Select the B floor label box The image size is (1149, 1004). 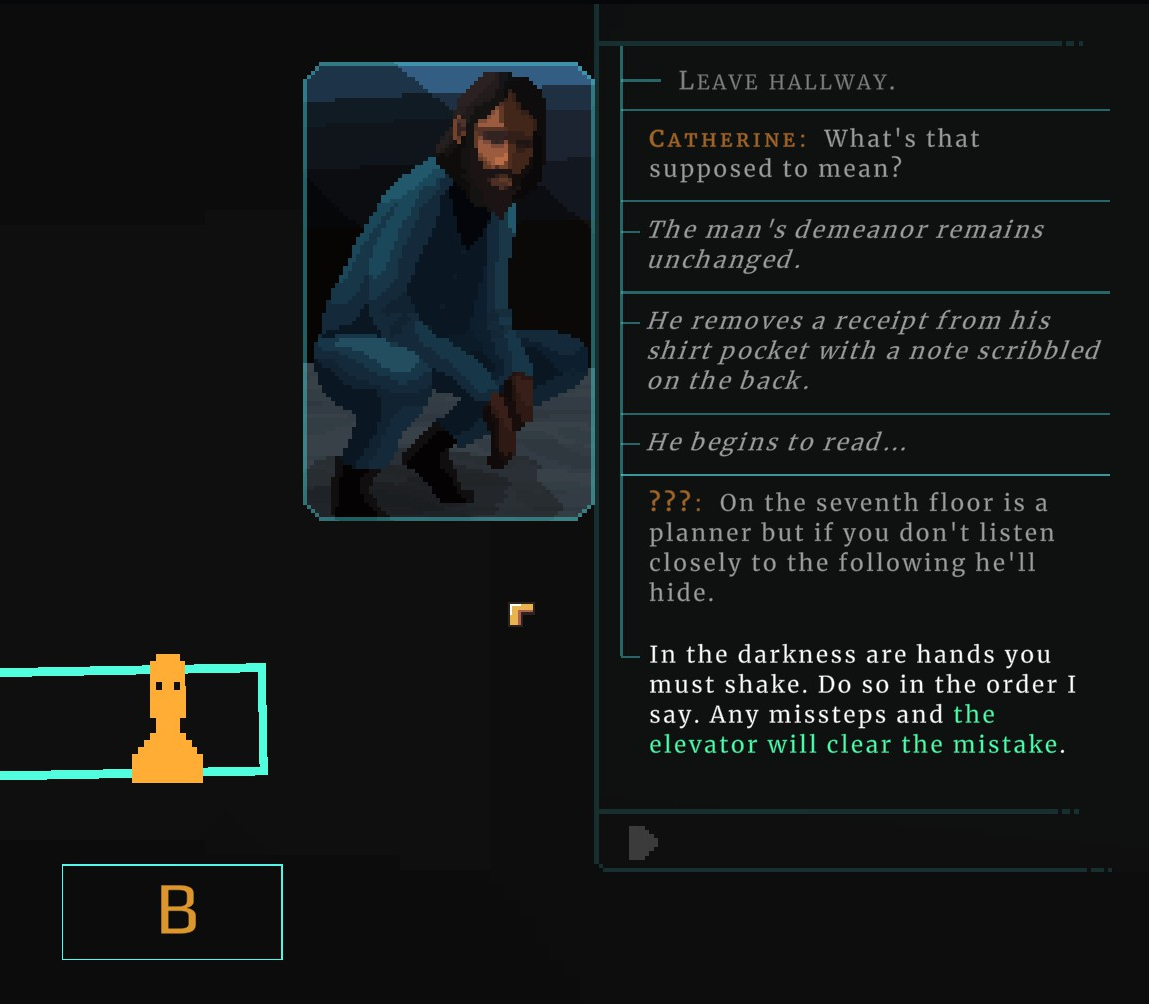pos(173,911)
